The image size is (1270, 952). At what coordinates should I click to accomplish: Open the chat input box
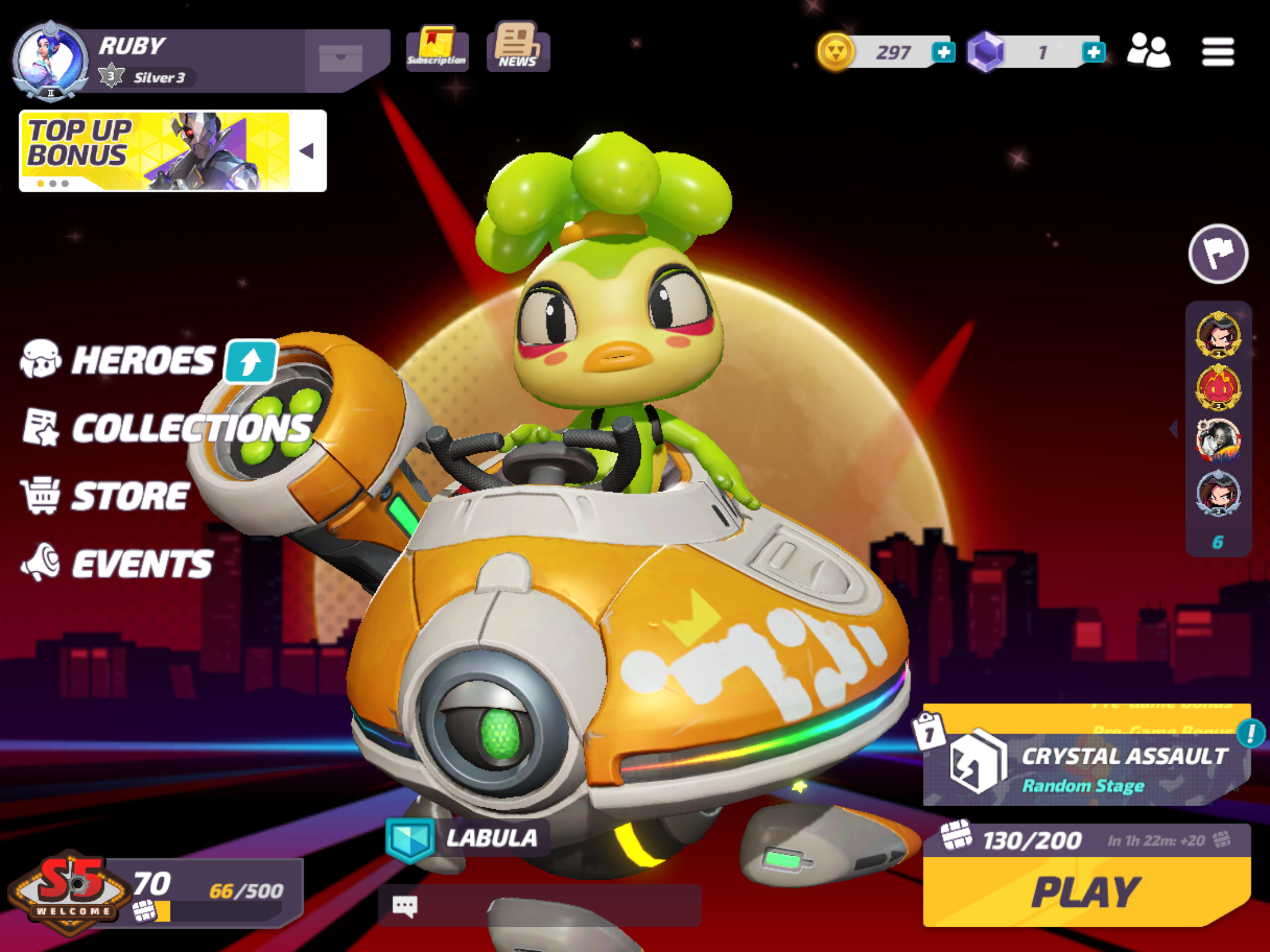[540, 906]
